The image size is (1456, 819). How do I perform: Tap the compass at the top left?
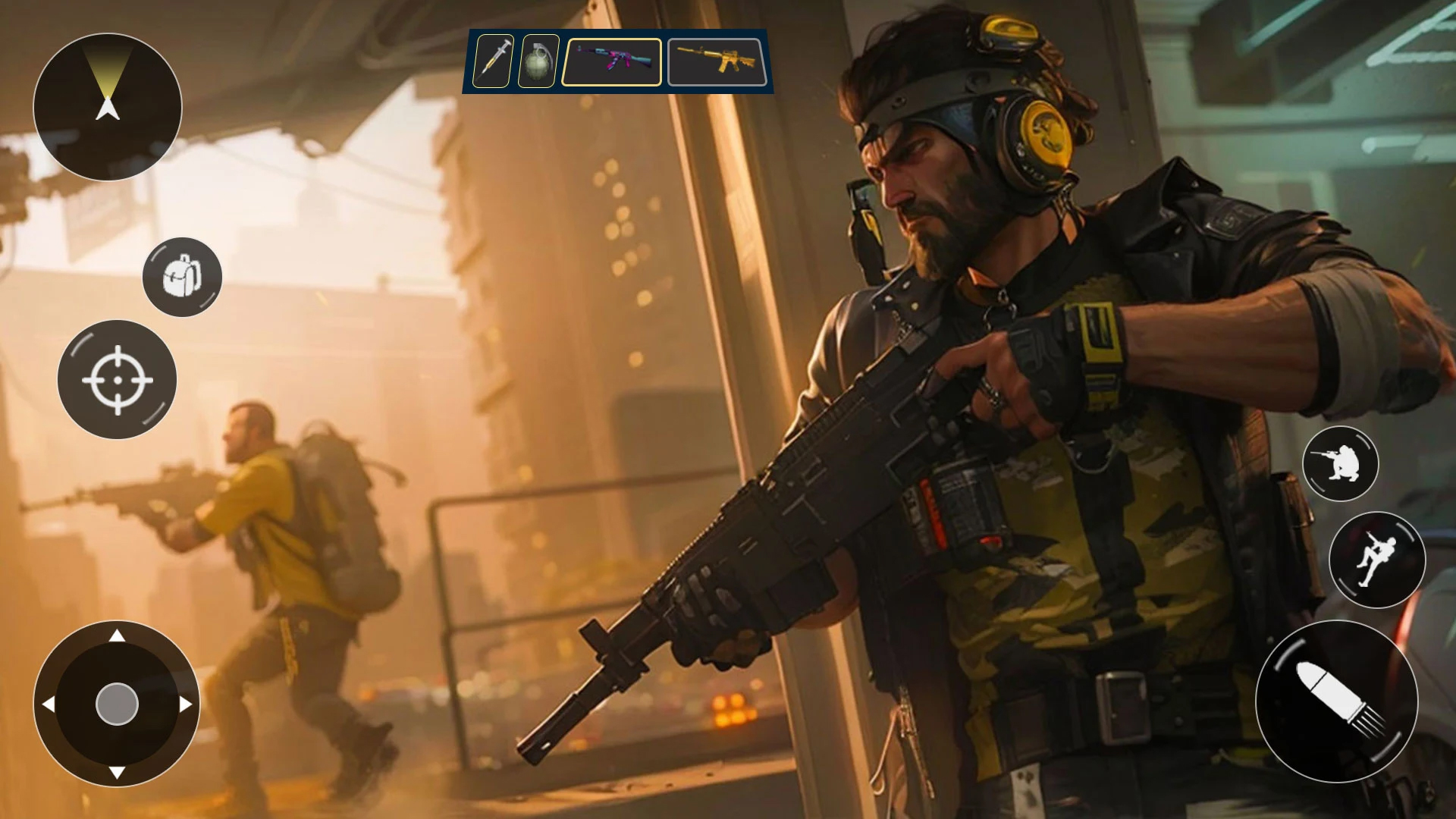(110, 108)
